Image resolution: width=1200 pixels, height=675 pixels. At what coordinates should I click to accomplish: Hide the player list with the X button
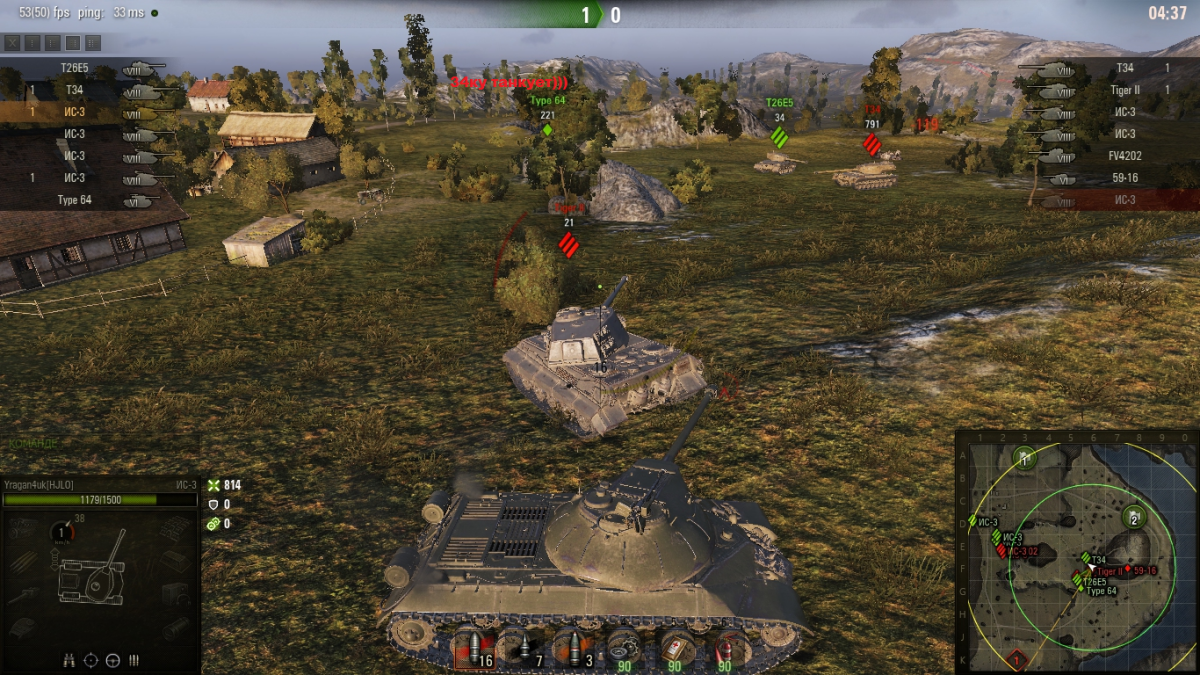(12, 42)
